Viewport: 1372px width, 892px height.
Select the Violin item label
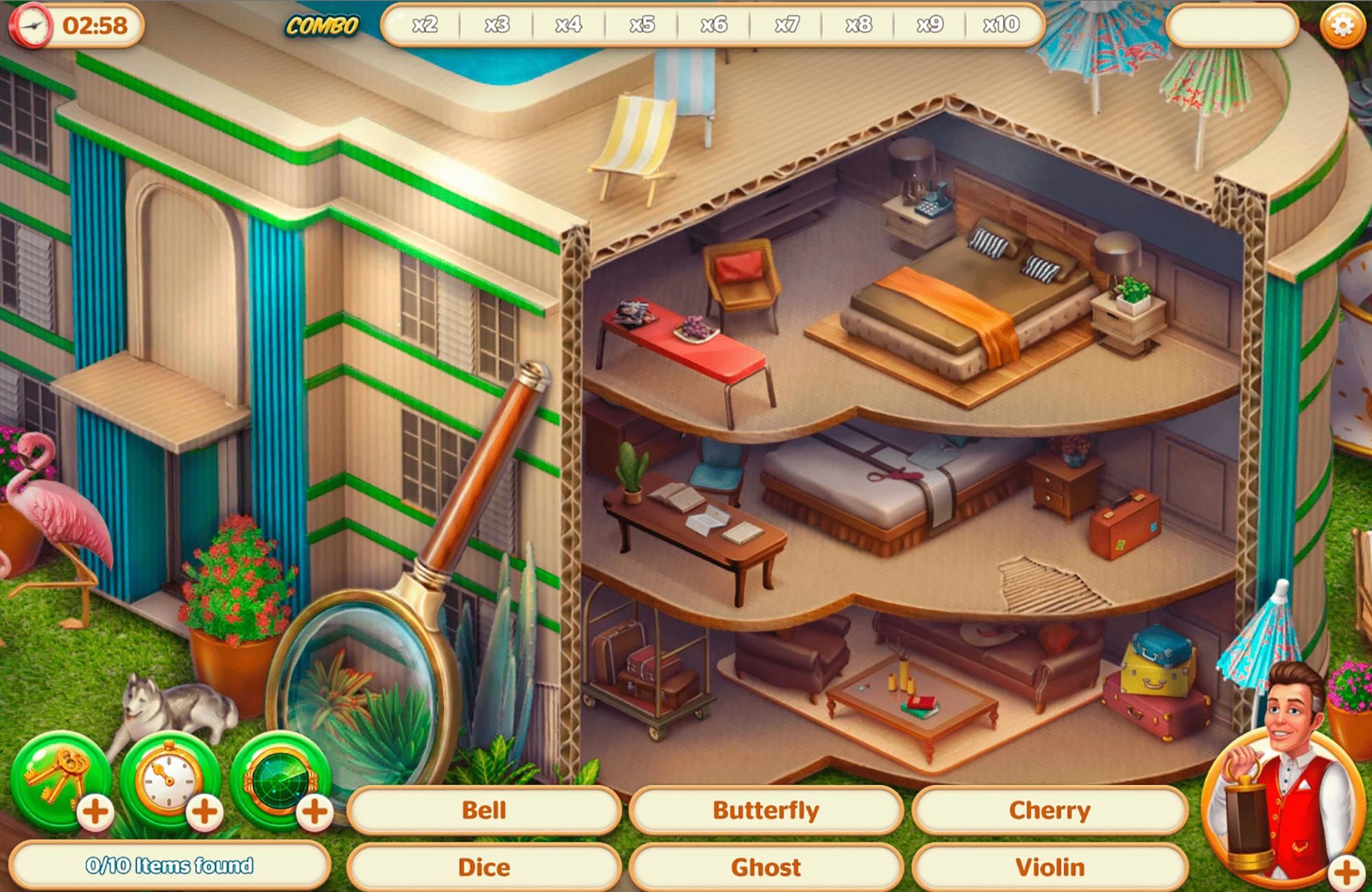click(x=1053, y=866)
